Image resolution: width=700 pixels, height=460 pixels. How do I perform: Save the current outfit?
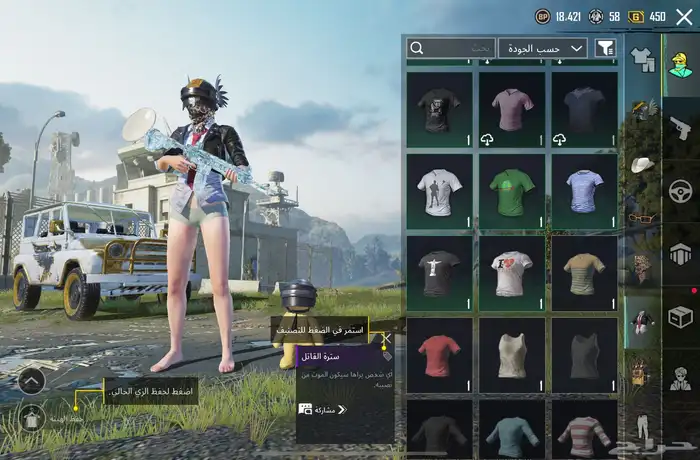click(x=31, y=417)
